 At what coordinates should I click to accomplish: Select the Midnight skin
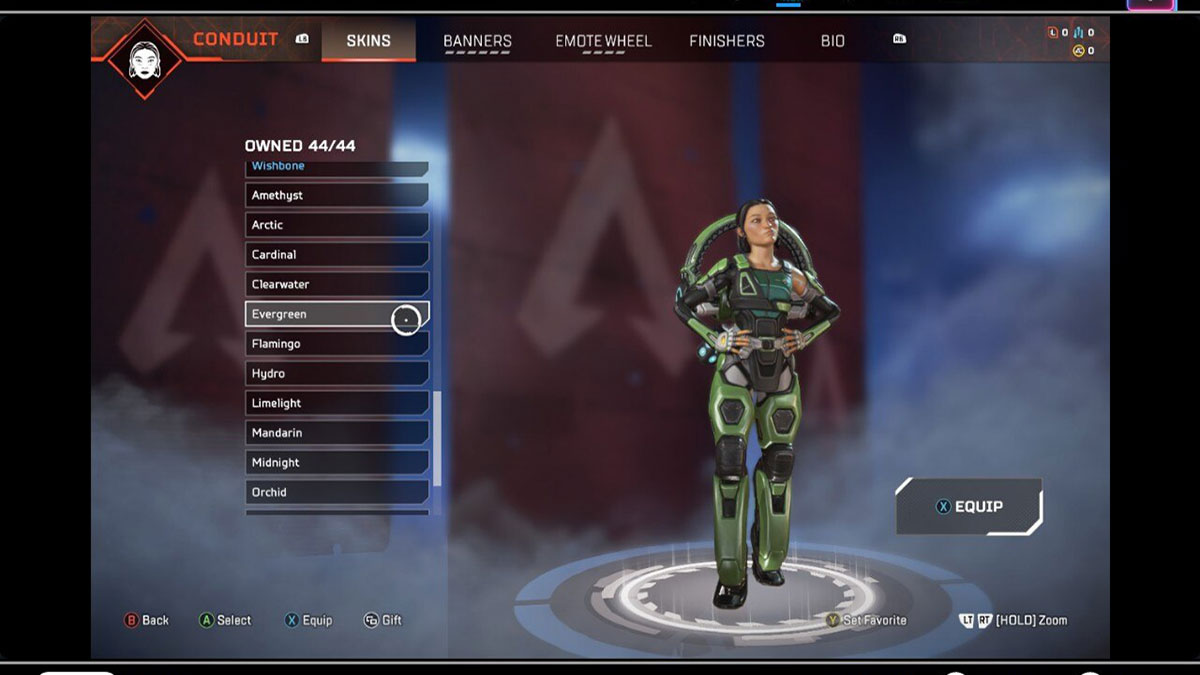click(x=336, y=462)
